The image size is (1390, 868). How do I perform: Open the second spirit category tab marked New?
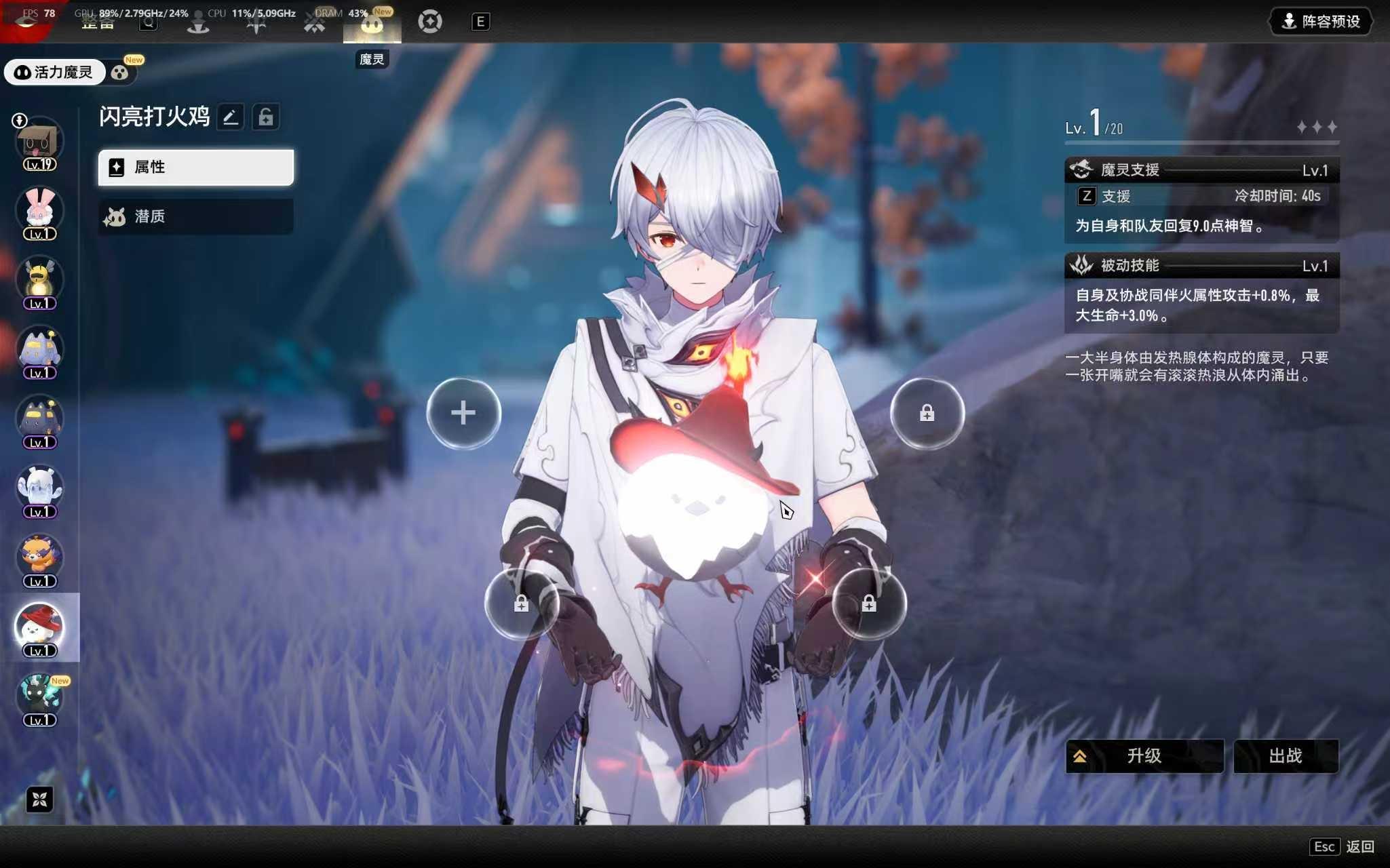click(x=121, y=73)
